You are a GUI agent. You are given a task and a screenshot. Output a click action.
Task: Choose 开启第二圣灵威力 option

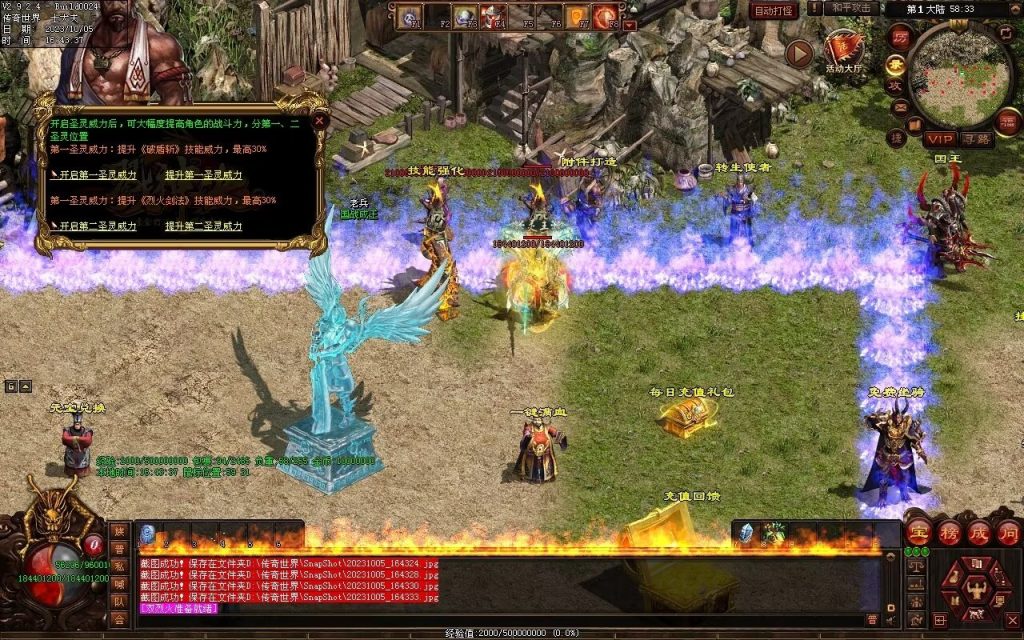point(97,226)
